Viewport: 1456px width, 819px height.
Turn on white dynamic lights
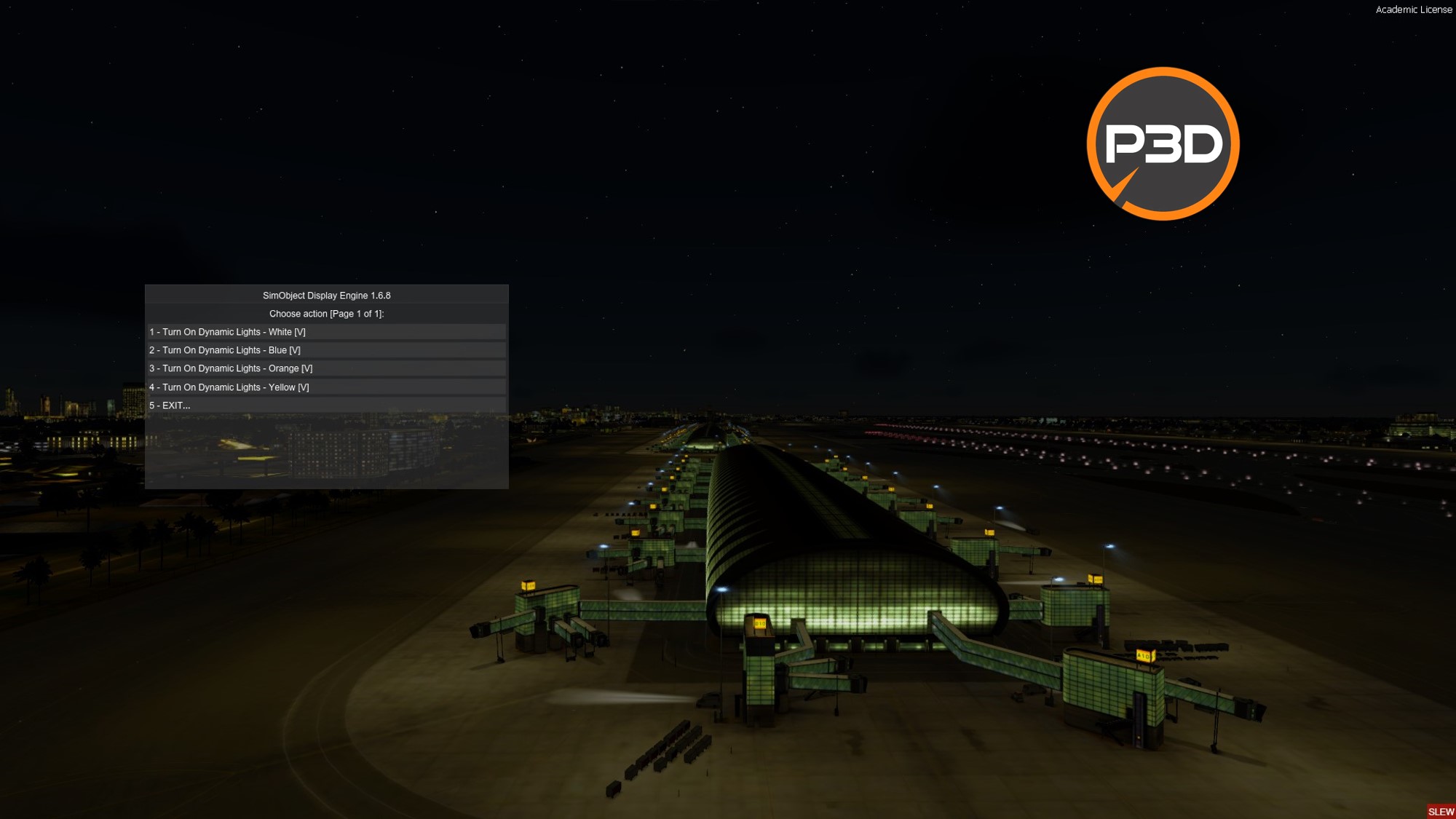point(227,332)
